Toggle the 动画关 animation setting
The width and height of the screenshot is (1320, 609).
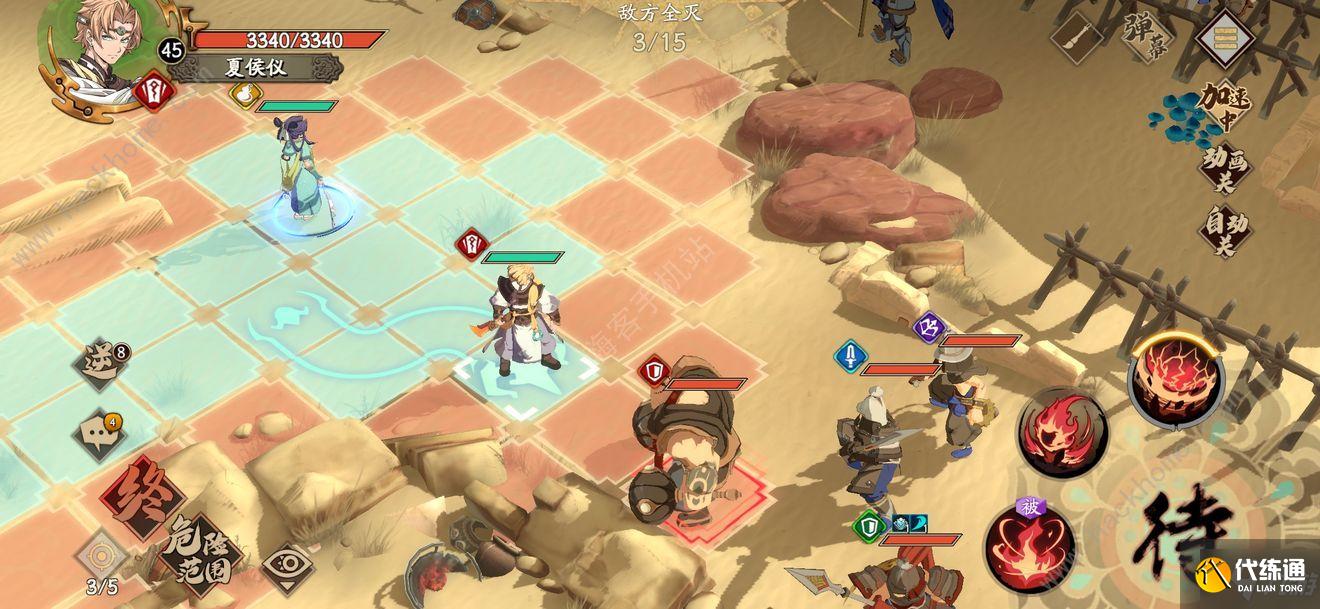1224,168
